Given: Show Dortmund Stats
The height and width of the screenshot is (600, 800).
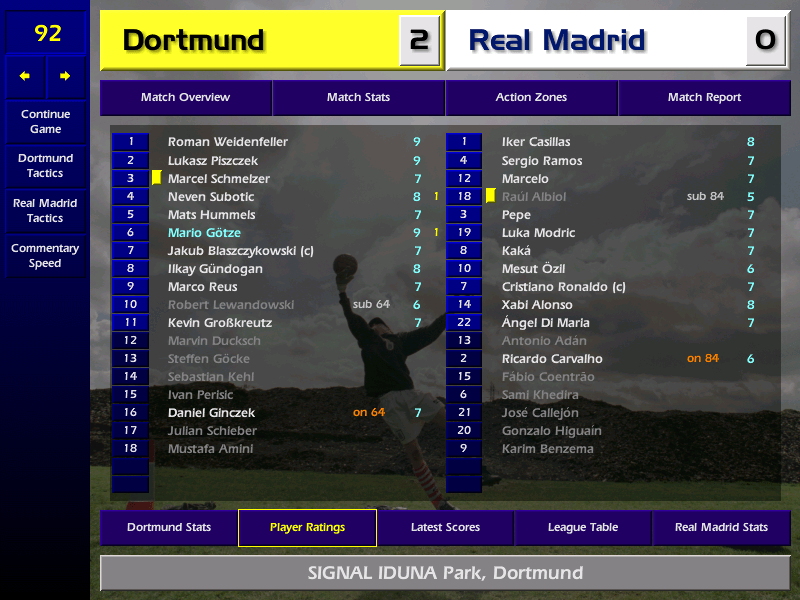Looking at the screenshot, I should click(169, 528).
